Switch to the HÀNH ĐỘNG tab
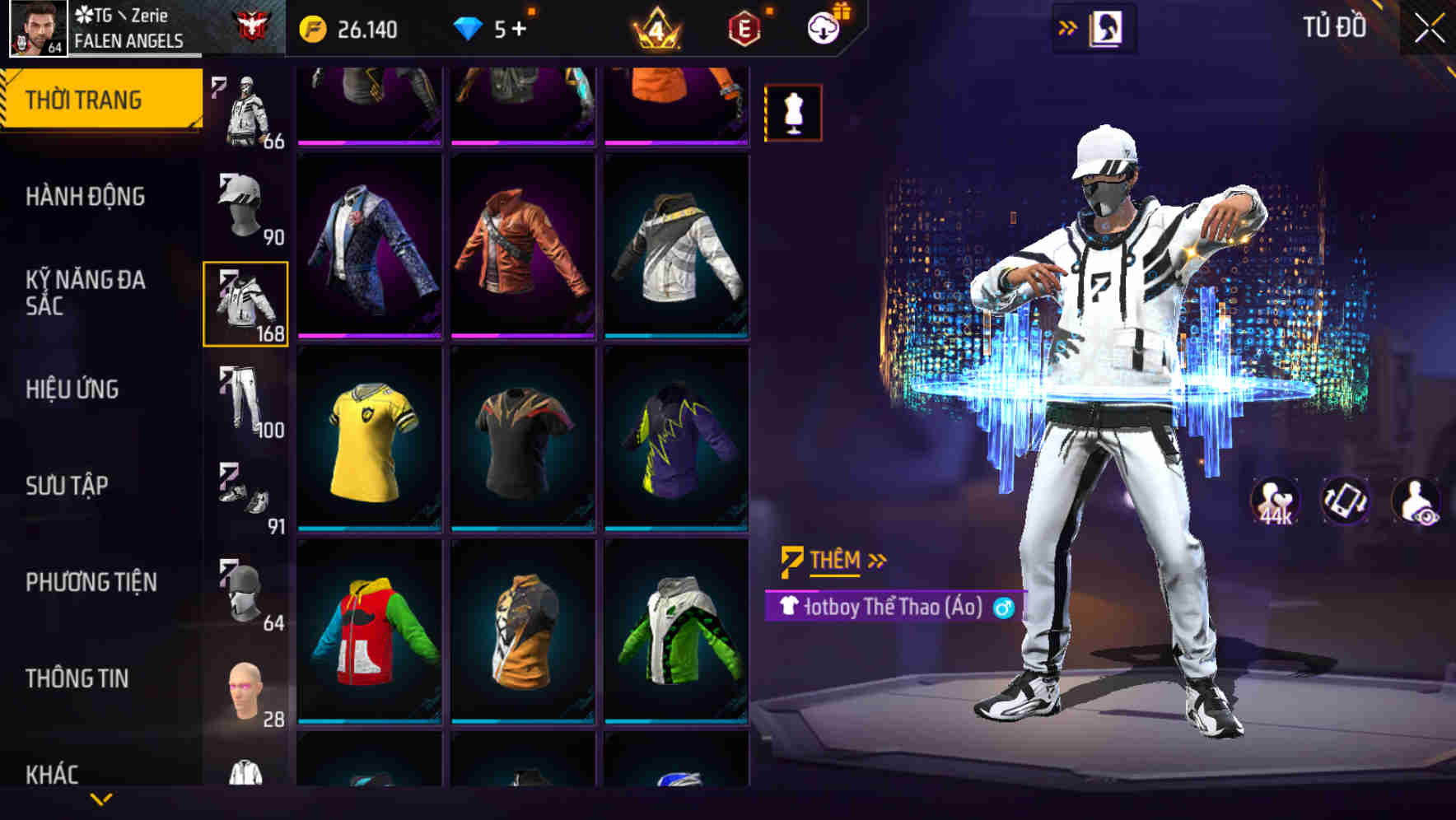Screen dimensions: 1456x820 (x=86, y=197)
